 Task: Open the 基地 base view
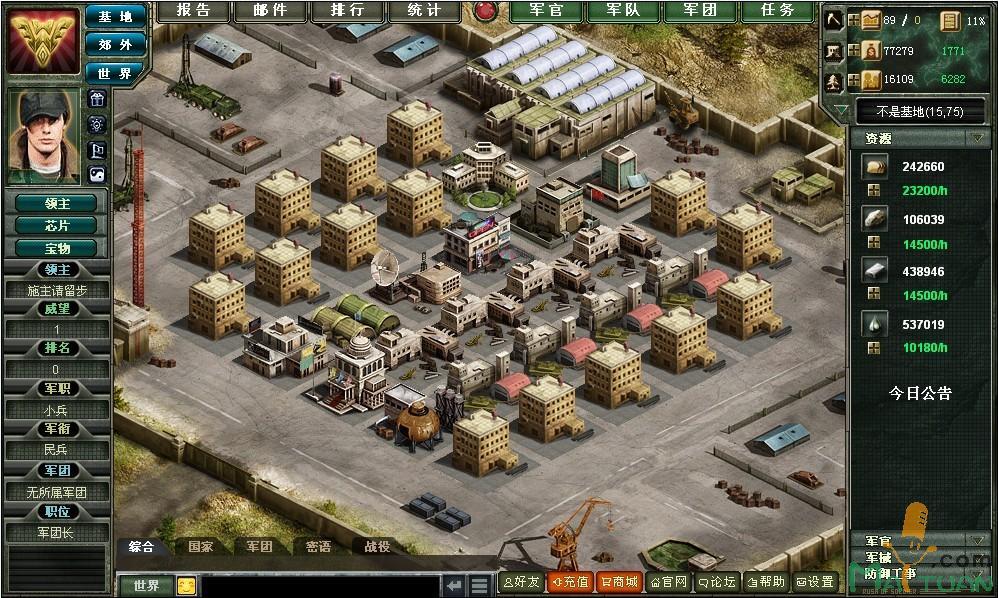click(115, 17)
